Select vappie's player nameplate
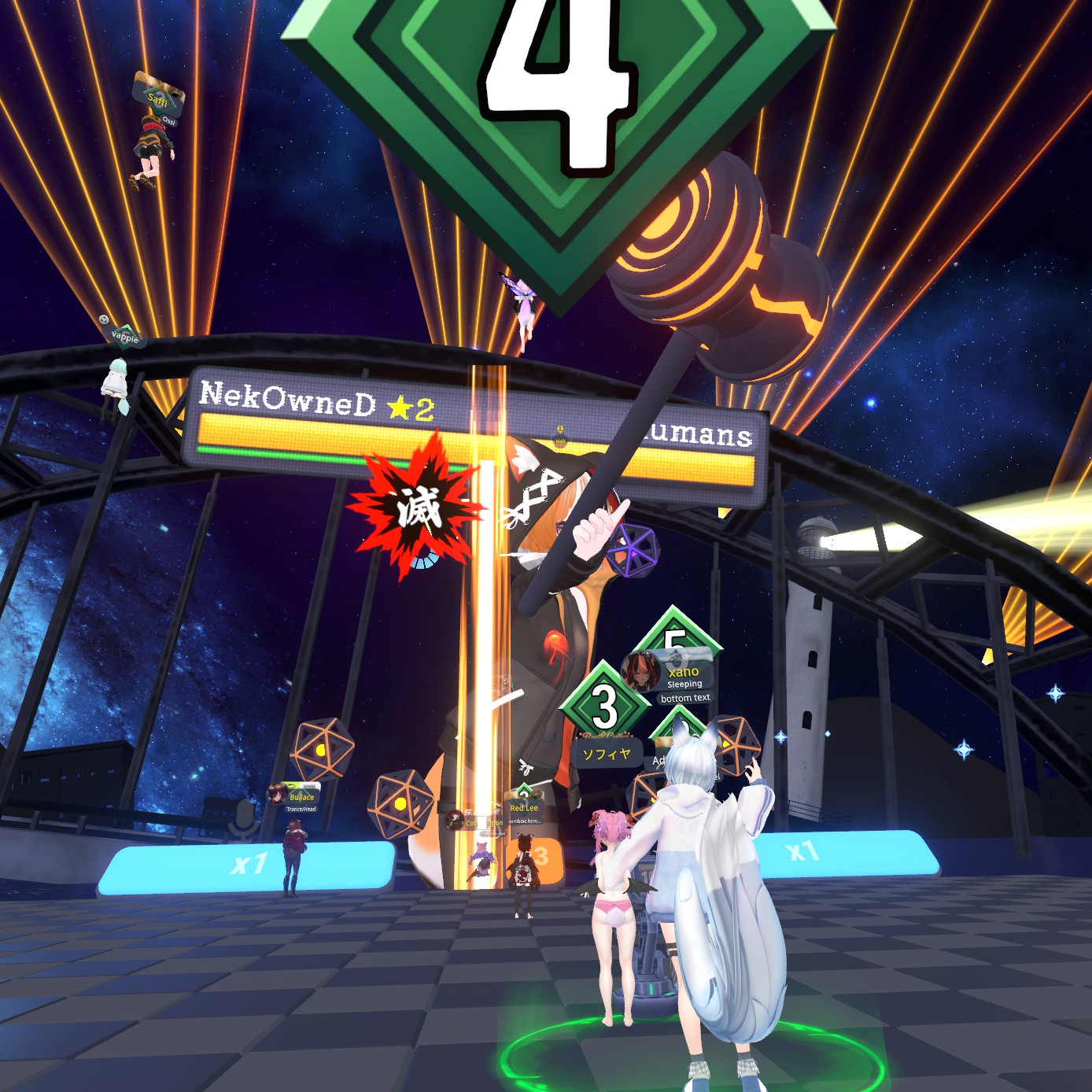Viewport: 1092px width, 1092px height. [x=124, y=337]
